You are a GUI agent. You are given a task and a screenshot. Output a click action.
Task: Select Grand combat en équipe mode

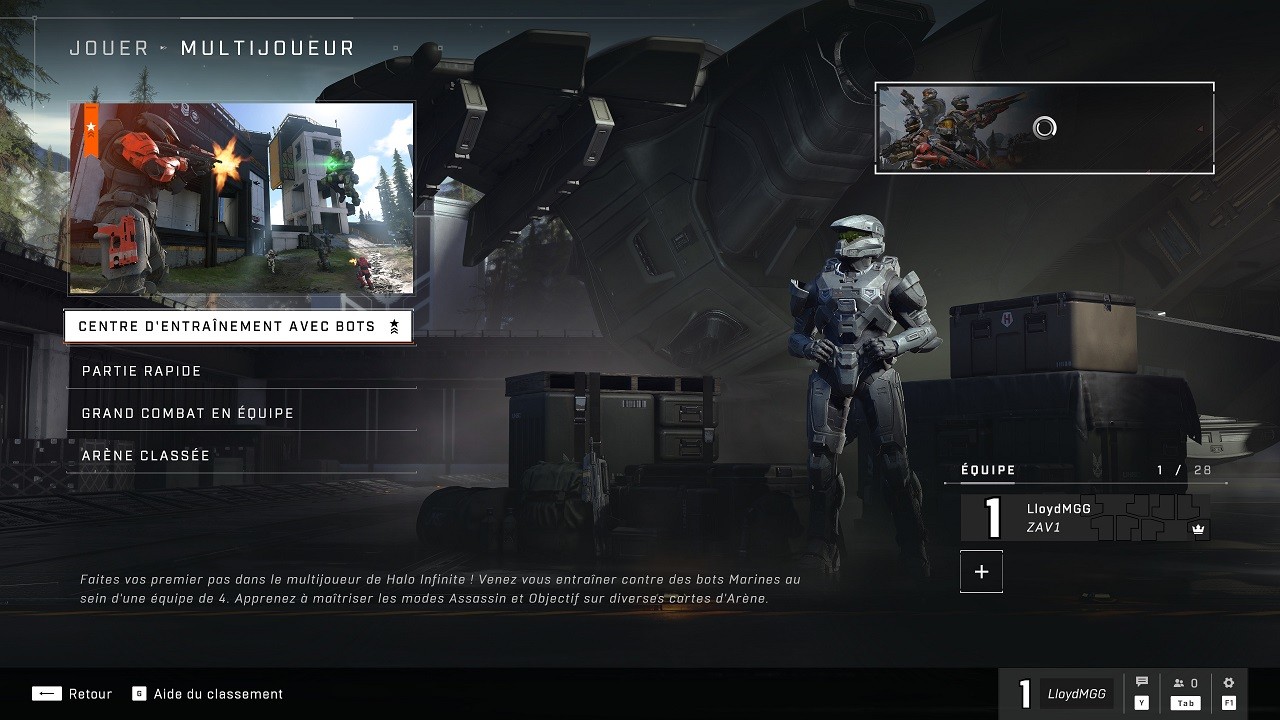[x=188, y=412]
